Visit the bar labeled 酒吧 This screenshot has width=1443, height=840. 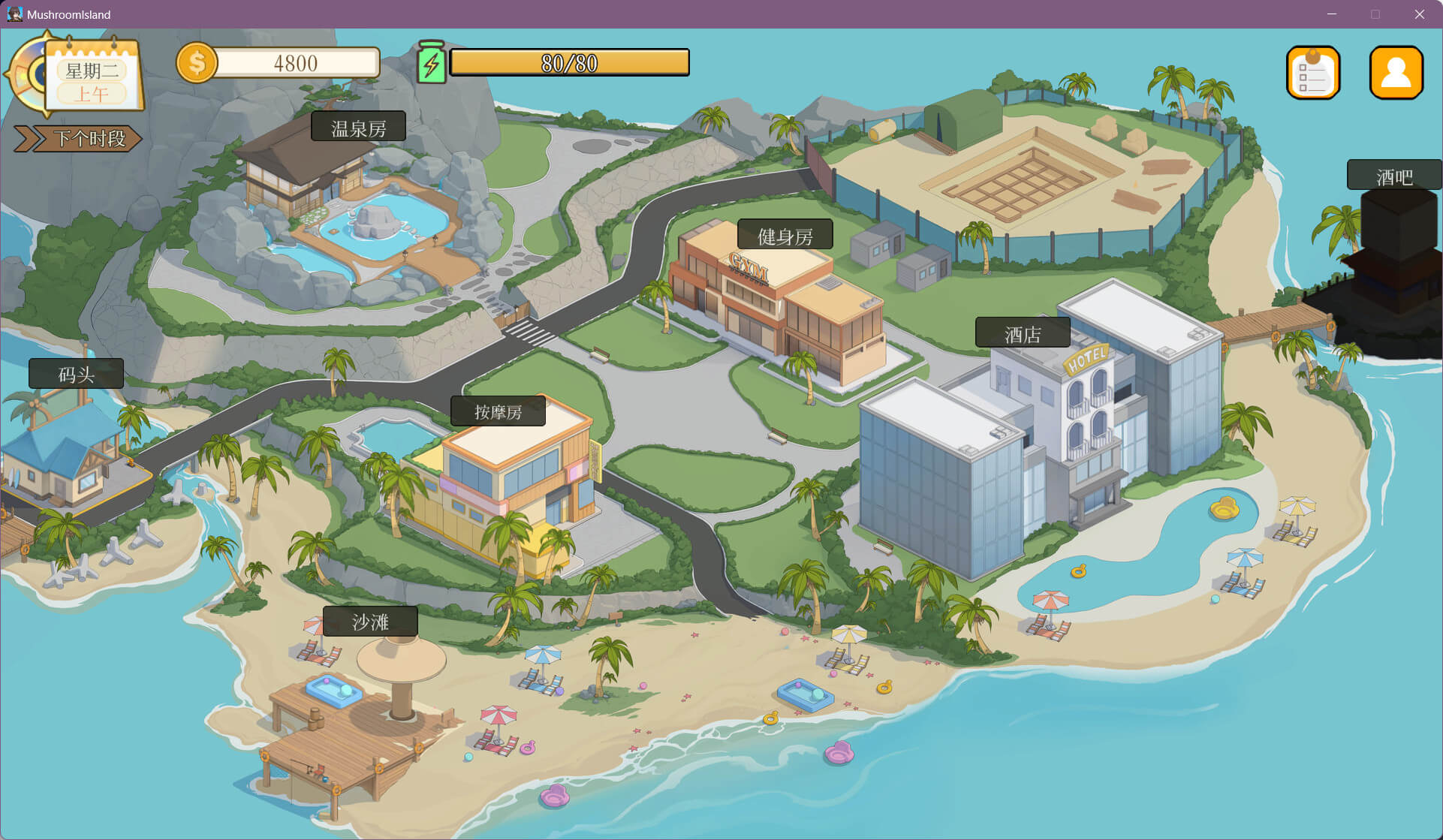(1393, 176)
